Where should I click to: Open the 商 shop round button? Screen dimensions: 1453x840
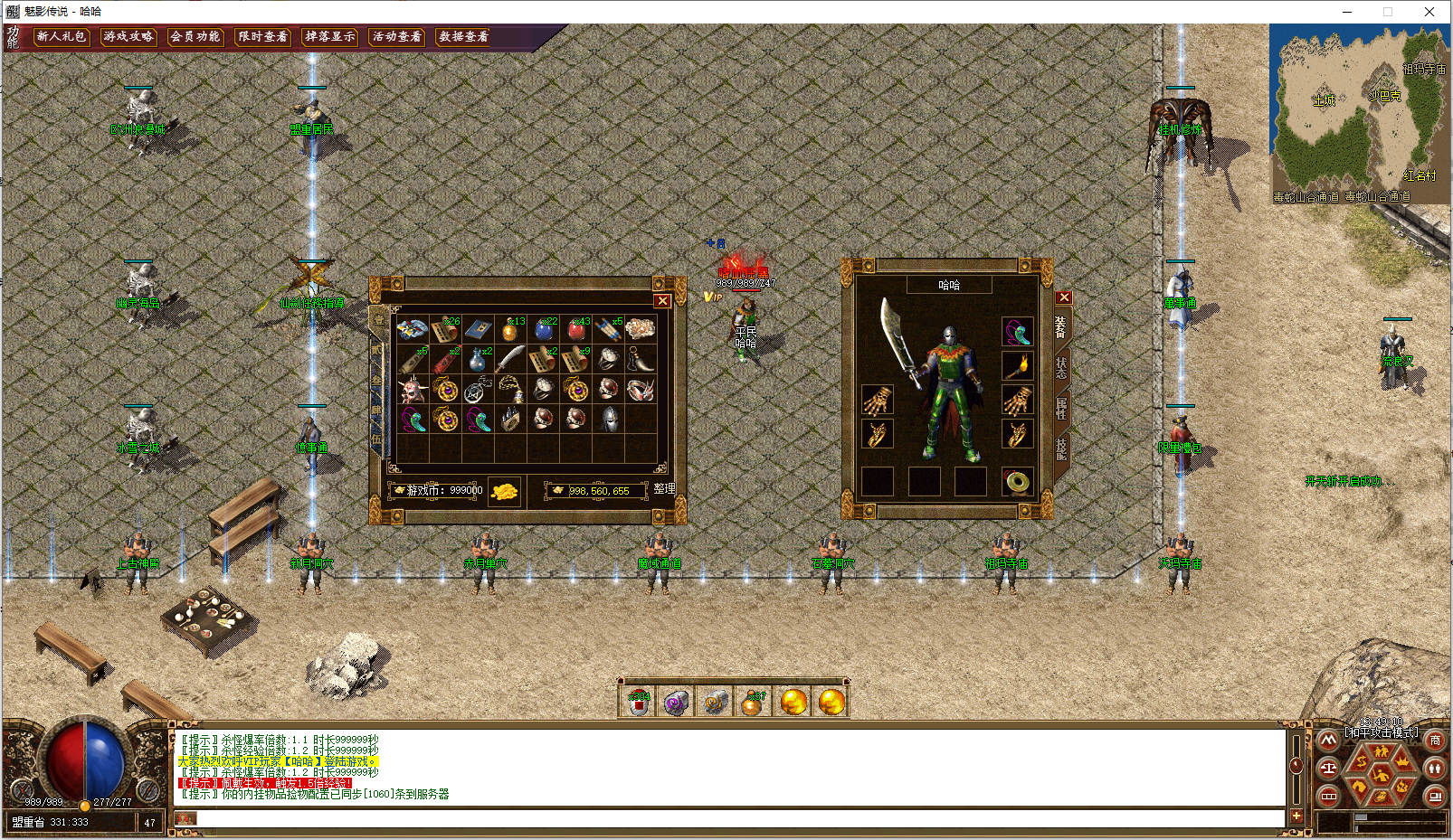point(1435,741)
